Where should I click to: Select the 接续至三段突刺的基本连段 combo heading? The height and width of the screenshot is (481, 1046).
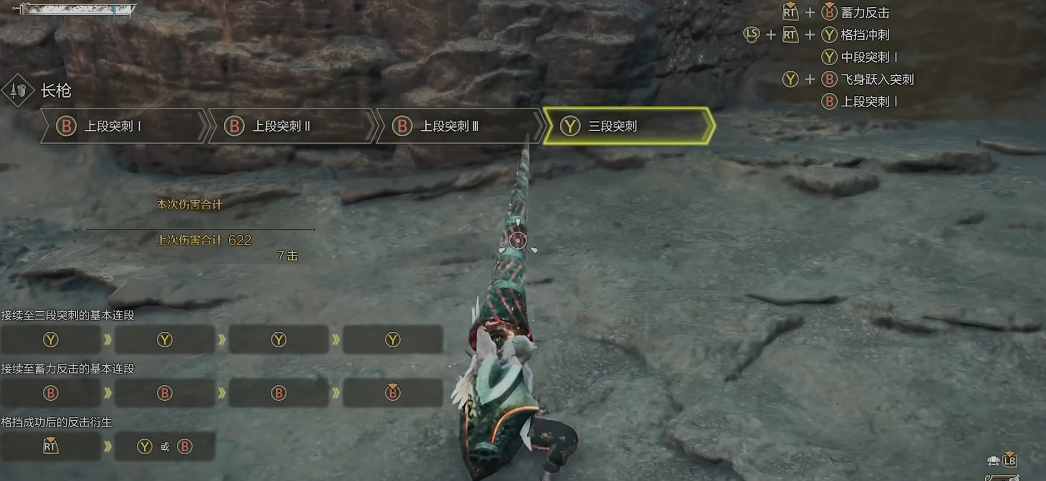point(68,315)
